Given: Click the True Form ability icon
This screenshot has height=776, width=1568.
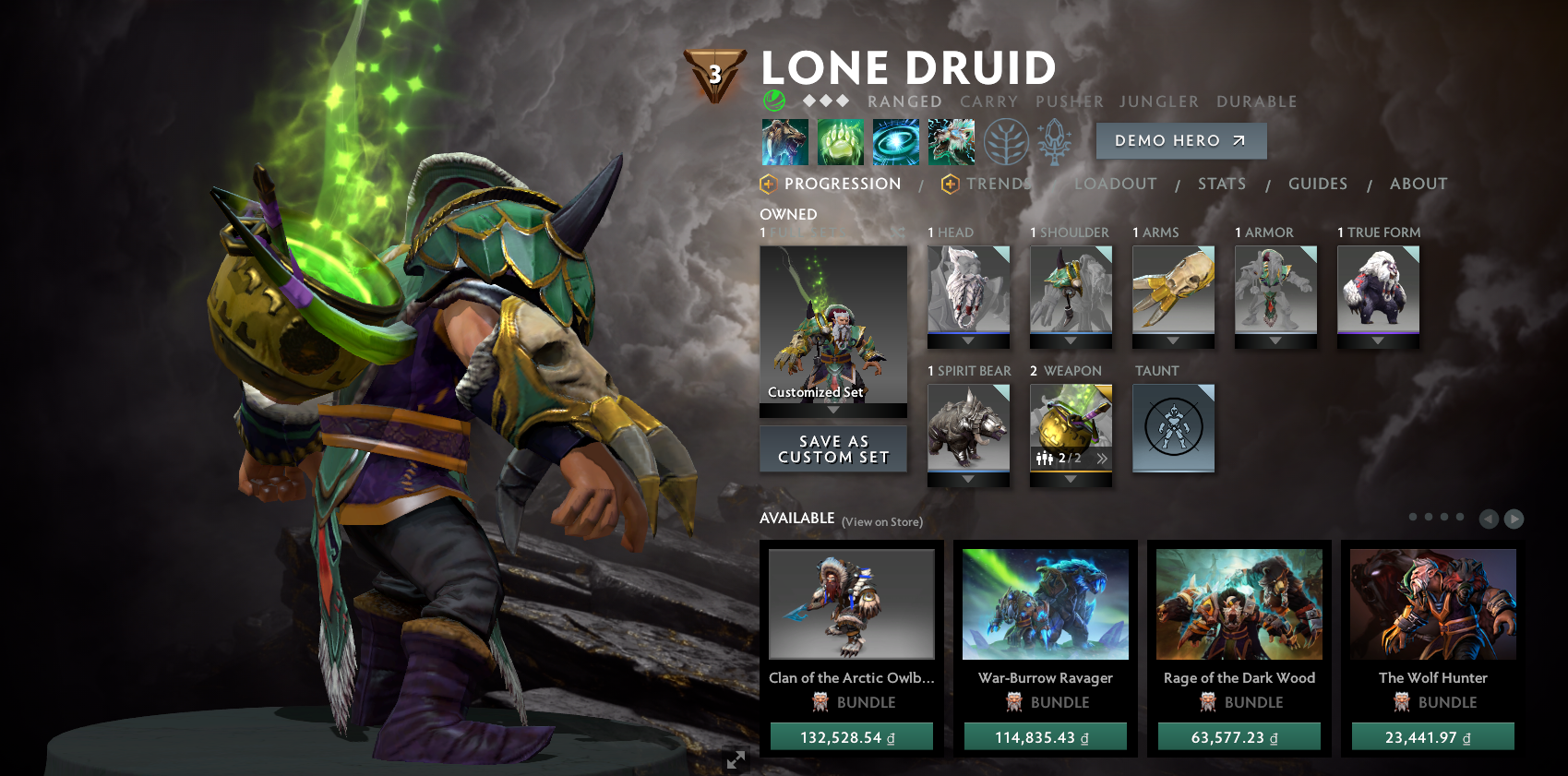Looking at the screenshot, I should [x=952, y=141].
